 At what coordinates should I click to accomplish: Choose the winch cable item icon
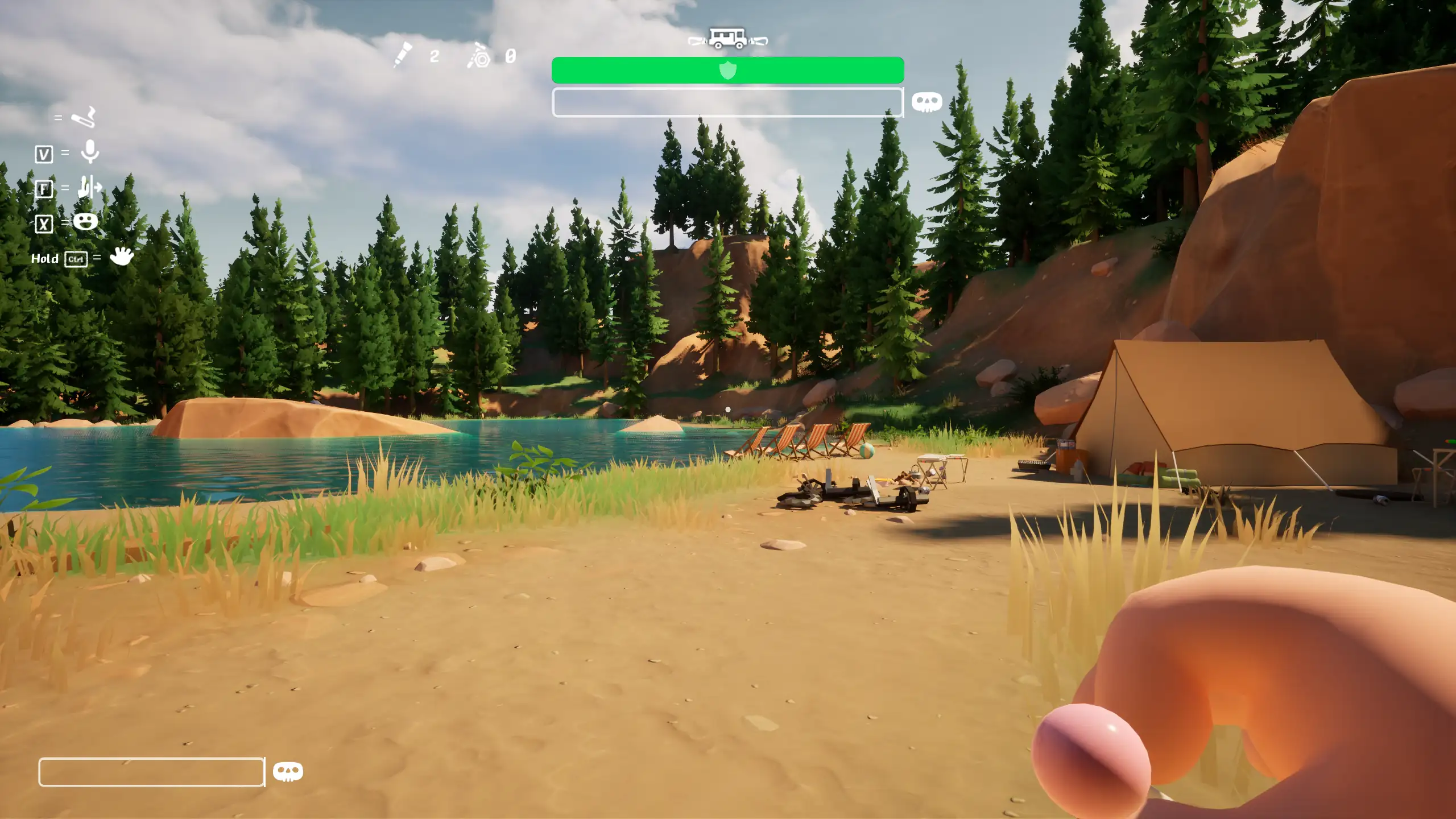[479, 56]
